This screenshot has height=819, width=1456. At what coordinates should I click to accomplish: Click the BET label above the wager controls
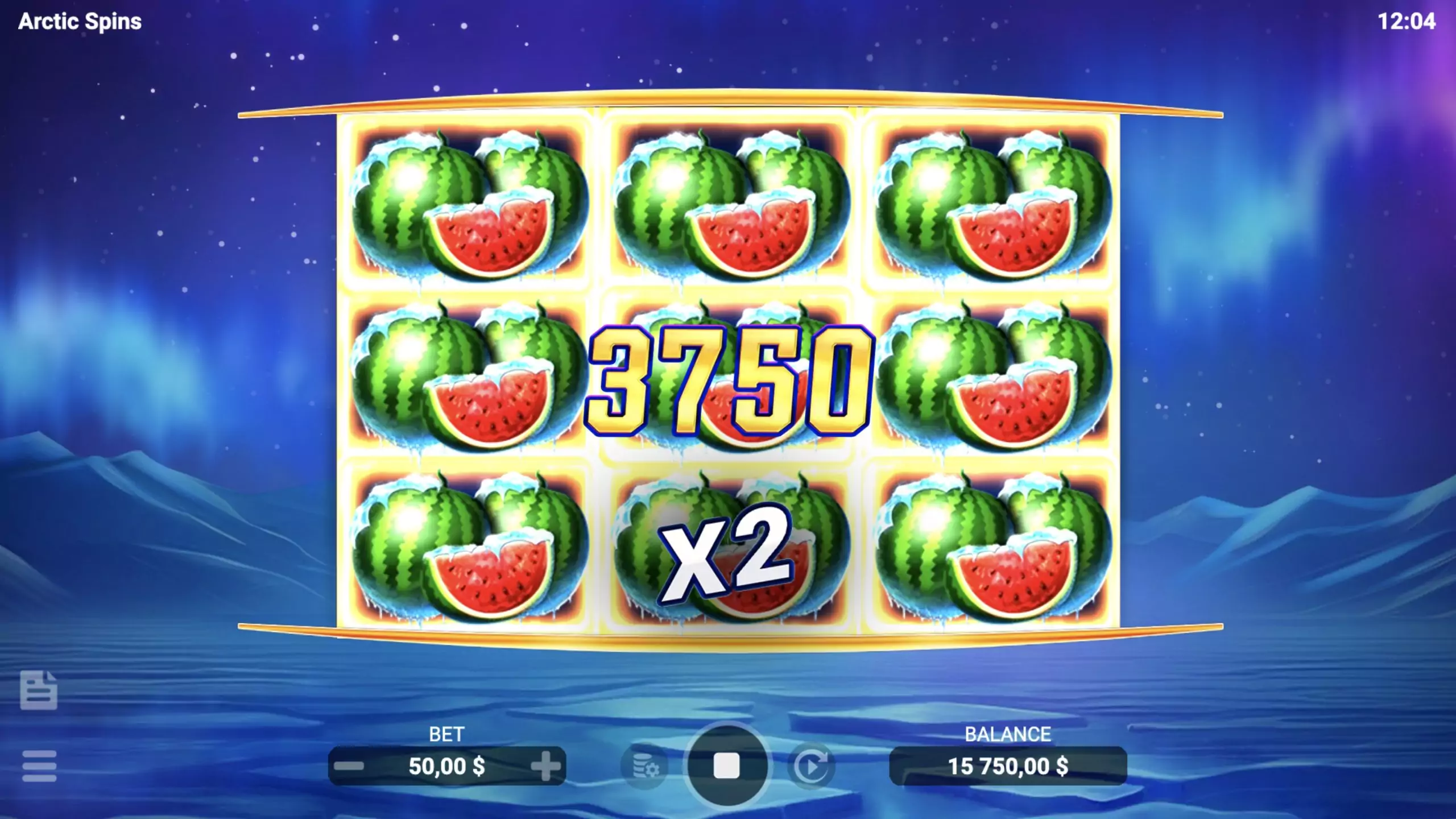pyautogui.click(x=448, y=735)
